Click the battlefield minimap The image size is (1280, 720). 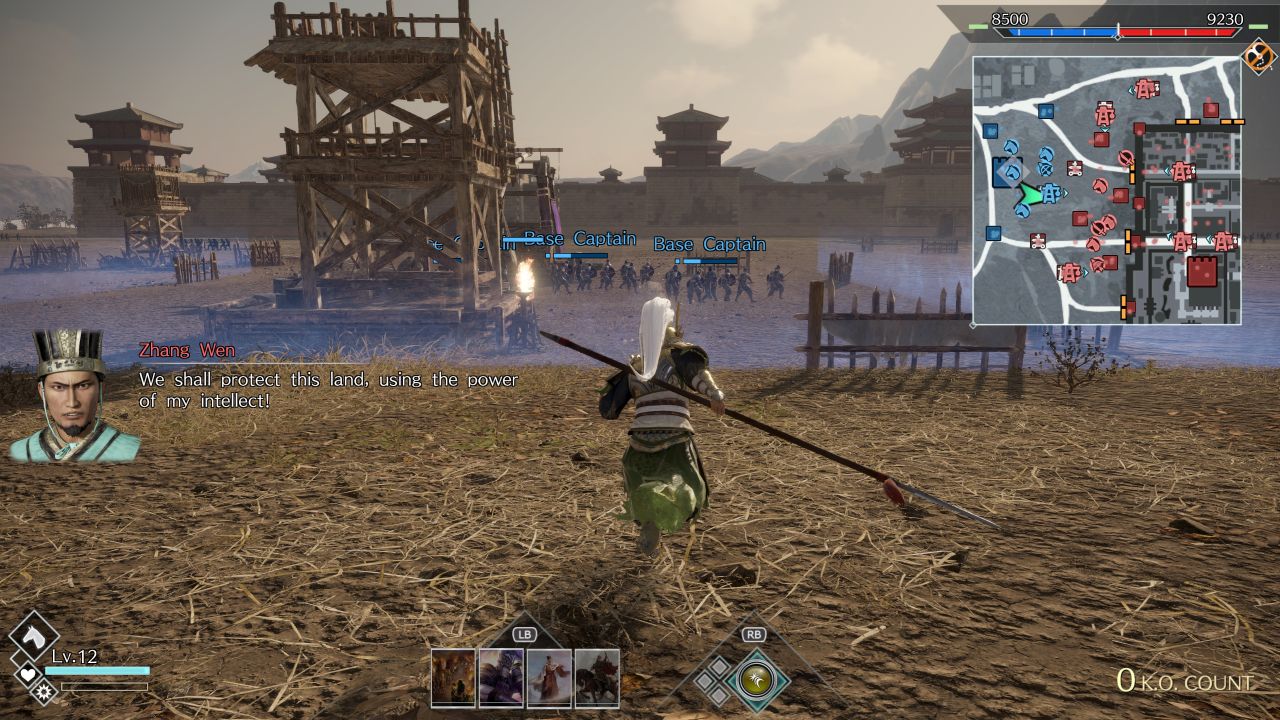click(1107, 190)
